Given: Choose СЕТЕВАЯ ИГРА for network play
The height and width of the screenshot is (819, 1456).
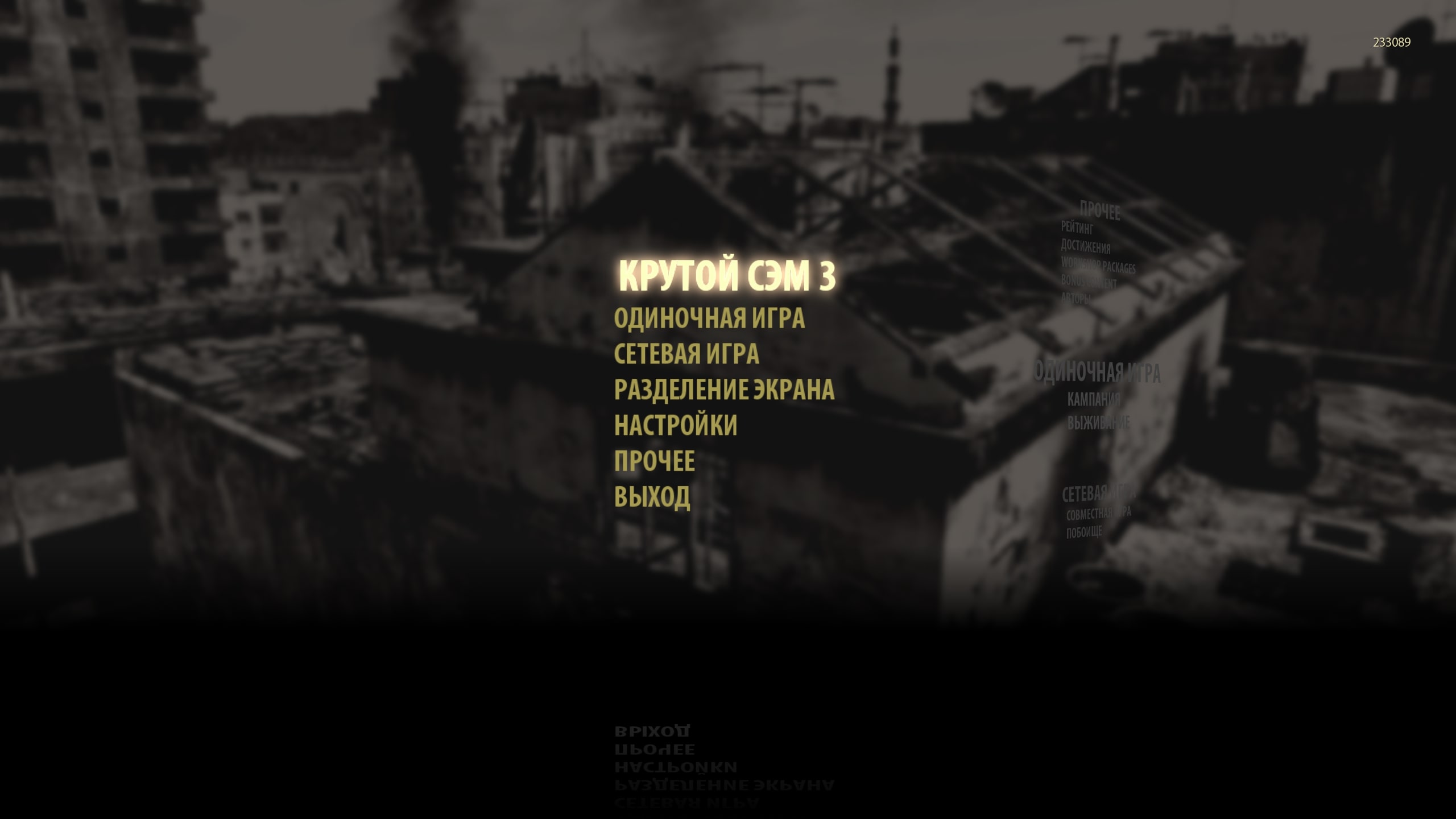Looking at the screenshot, I should click(686, 354).
